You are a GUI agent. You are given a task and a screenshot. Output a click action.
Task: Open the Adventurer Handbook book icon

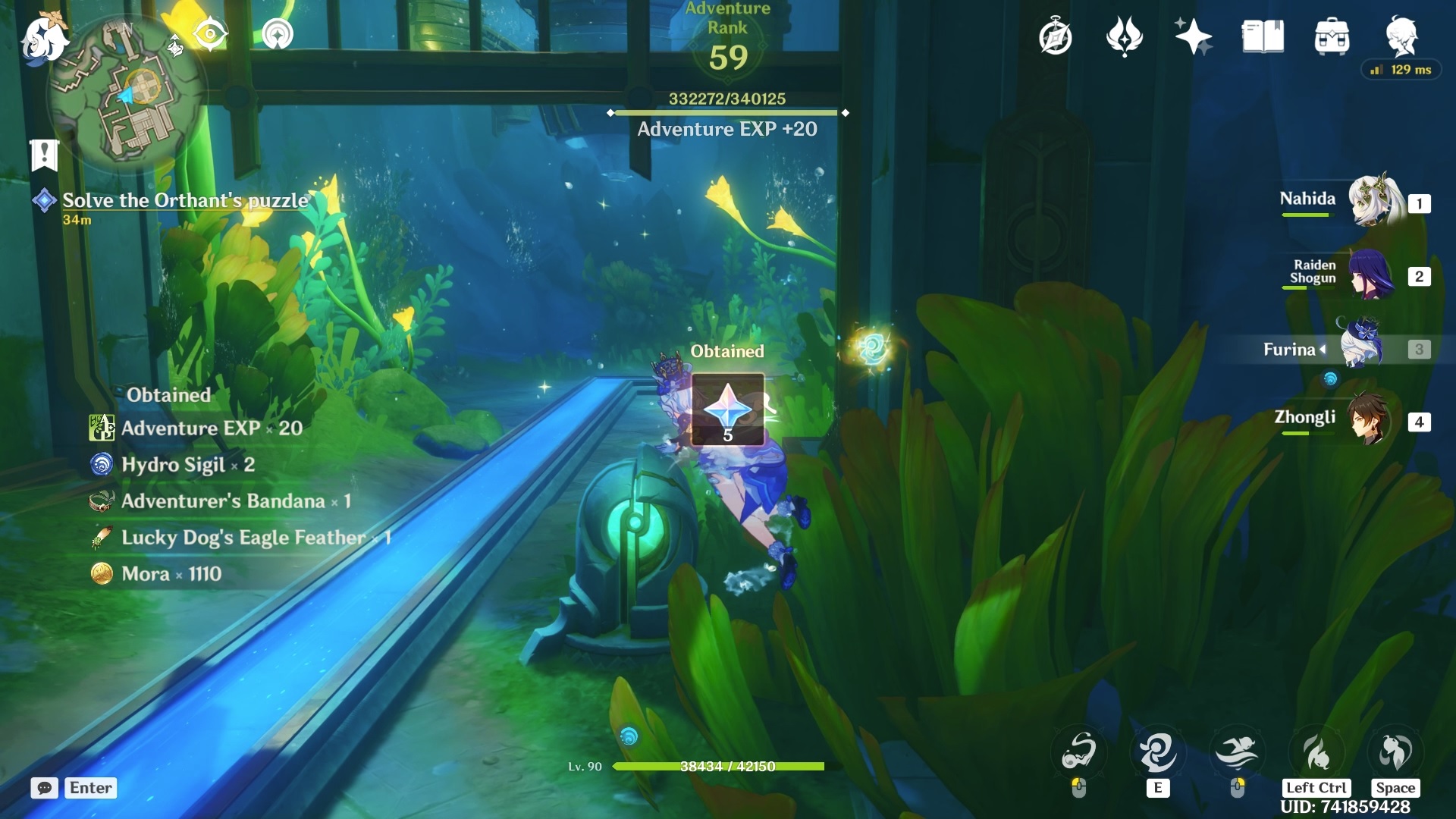pos(1263,36)
